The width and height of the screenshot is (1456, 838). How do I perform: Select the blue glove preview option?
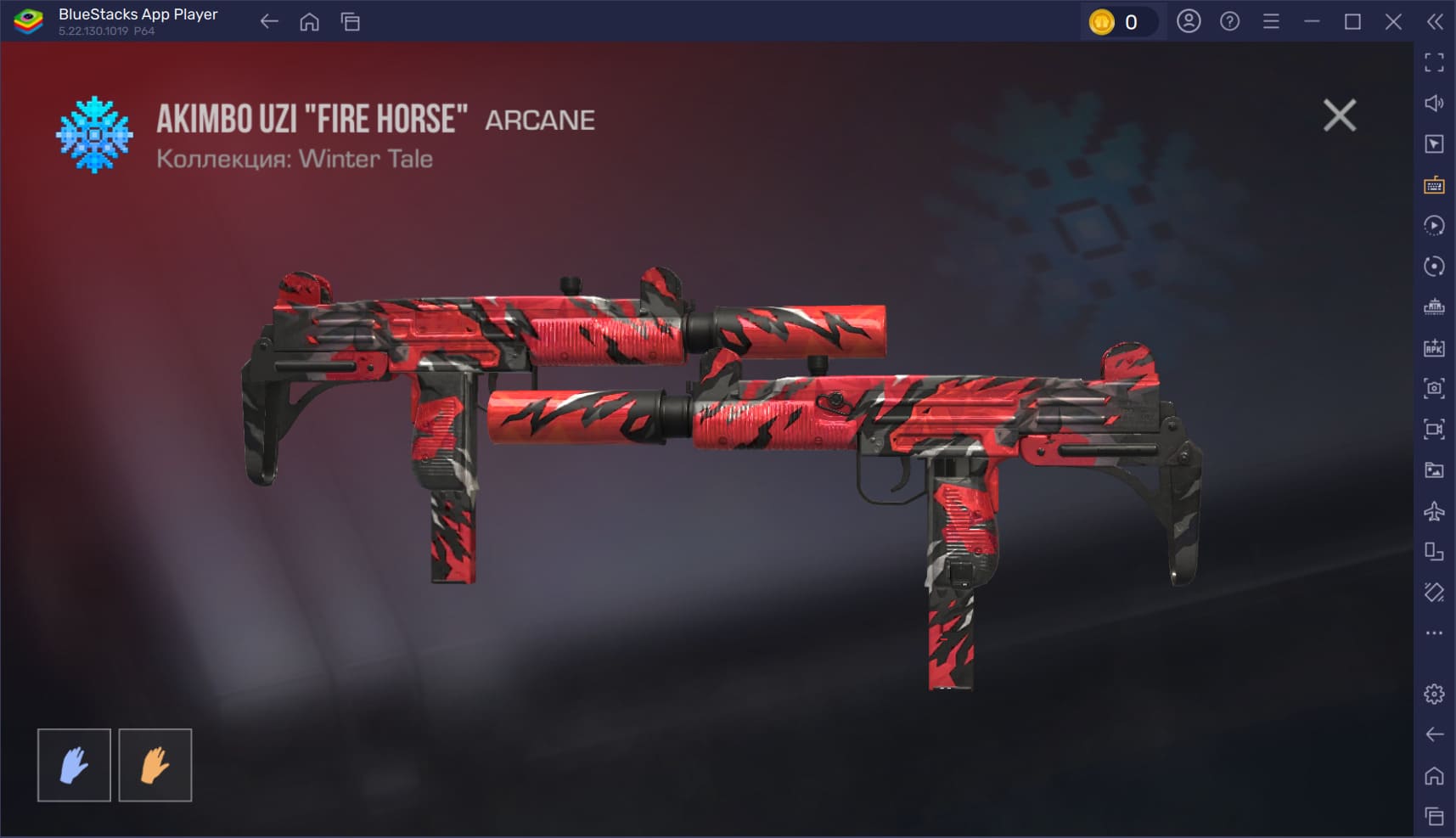coord(74,765)
